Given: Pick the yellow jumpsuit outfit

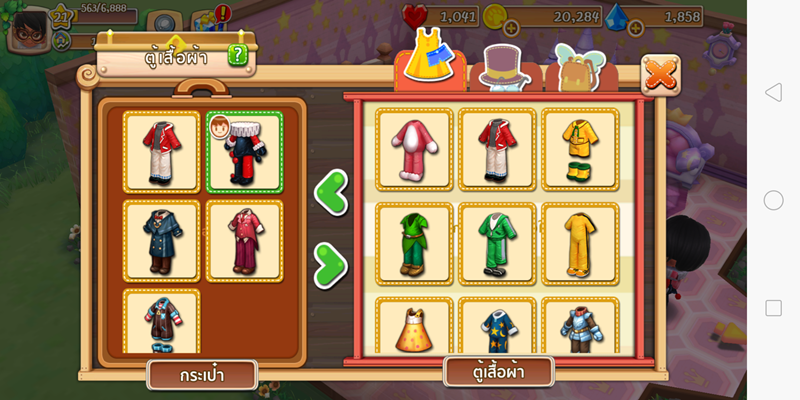Looking at the screenshot, I should (x=580, y=242).
